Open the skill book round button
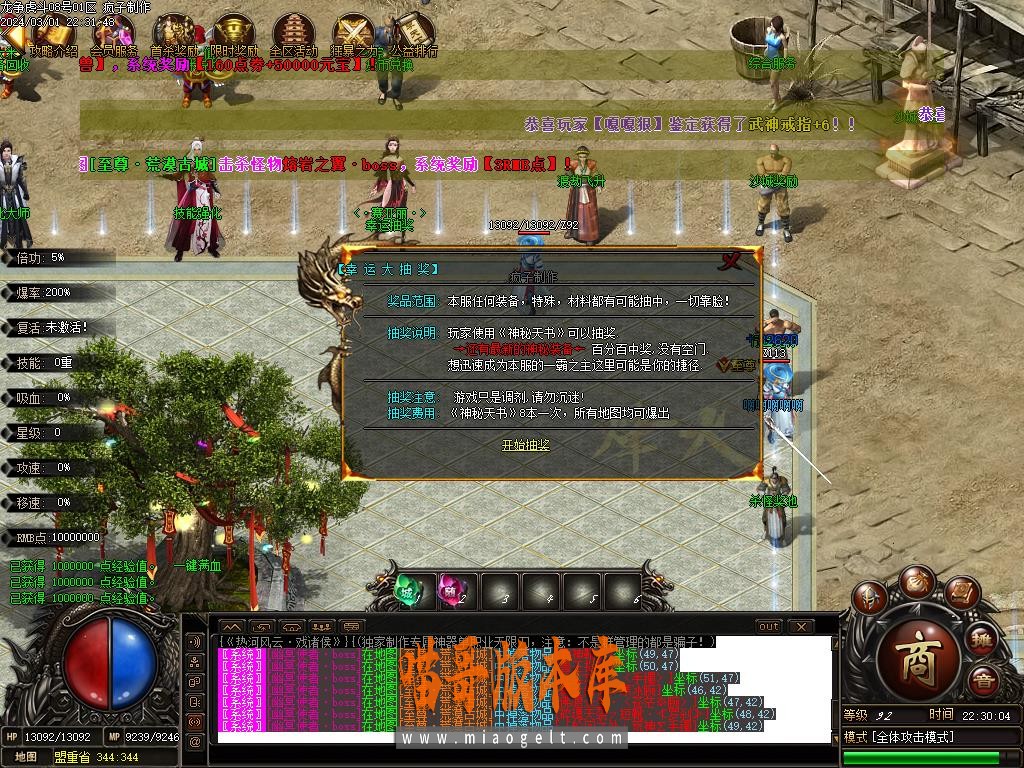Viewport: 1024px width, 768px height. click(961, 596)
